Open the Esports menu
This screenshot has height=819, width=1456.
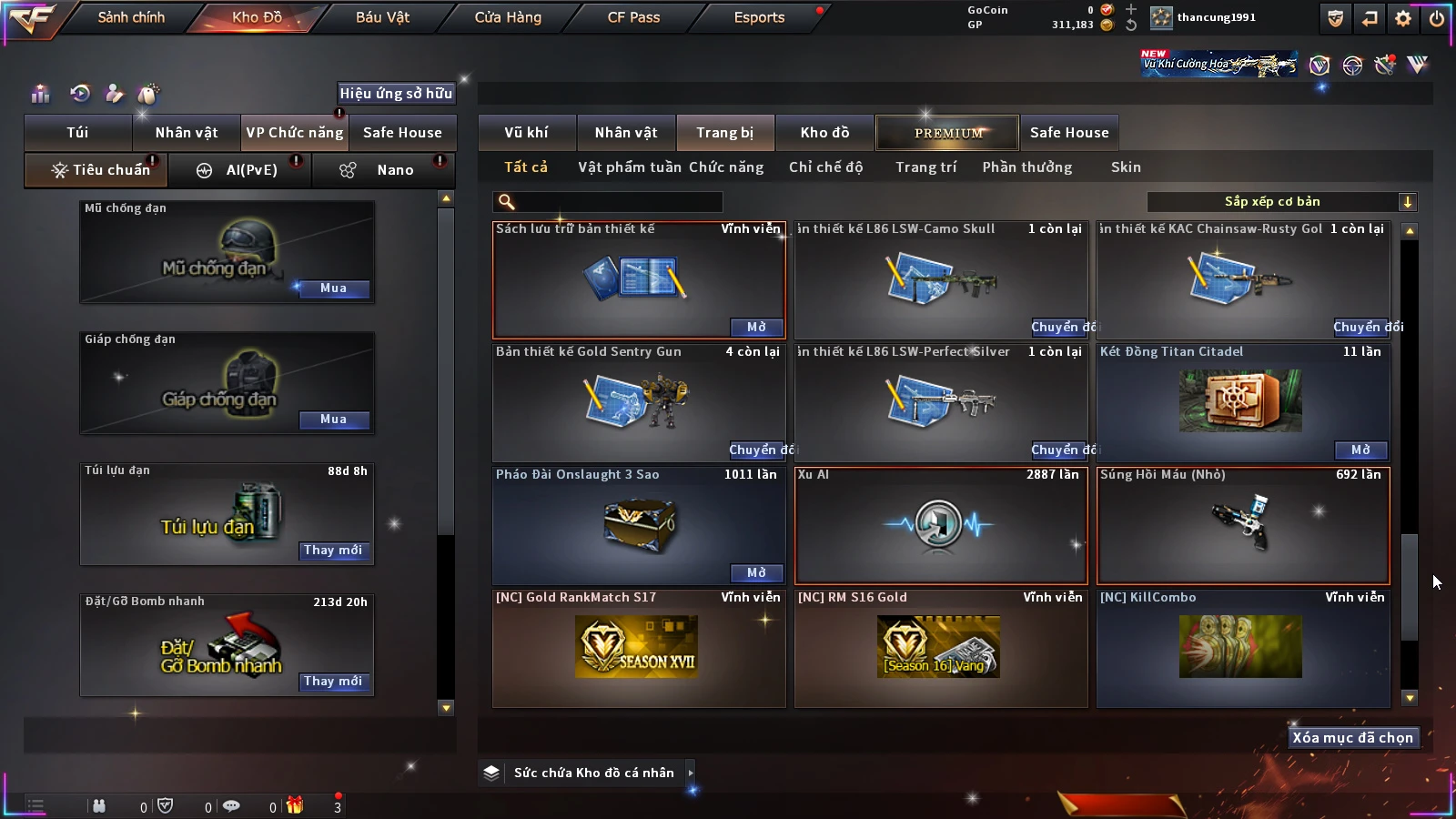tap(759, 17)
